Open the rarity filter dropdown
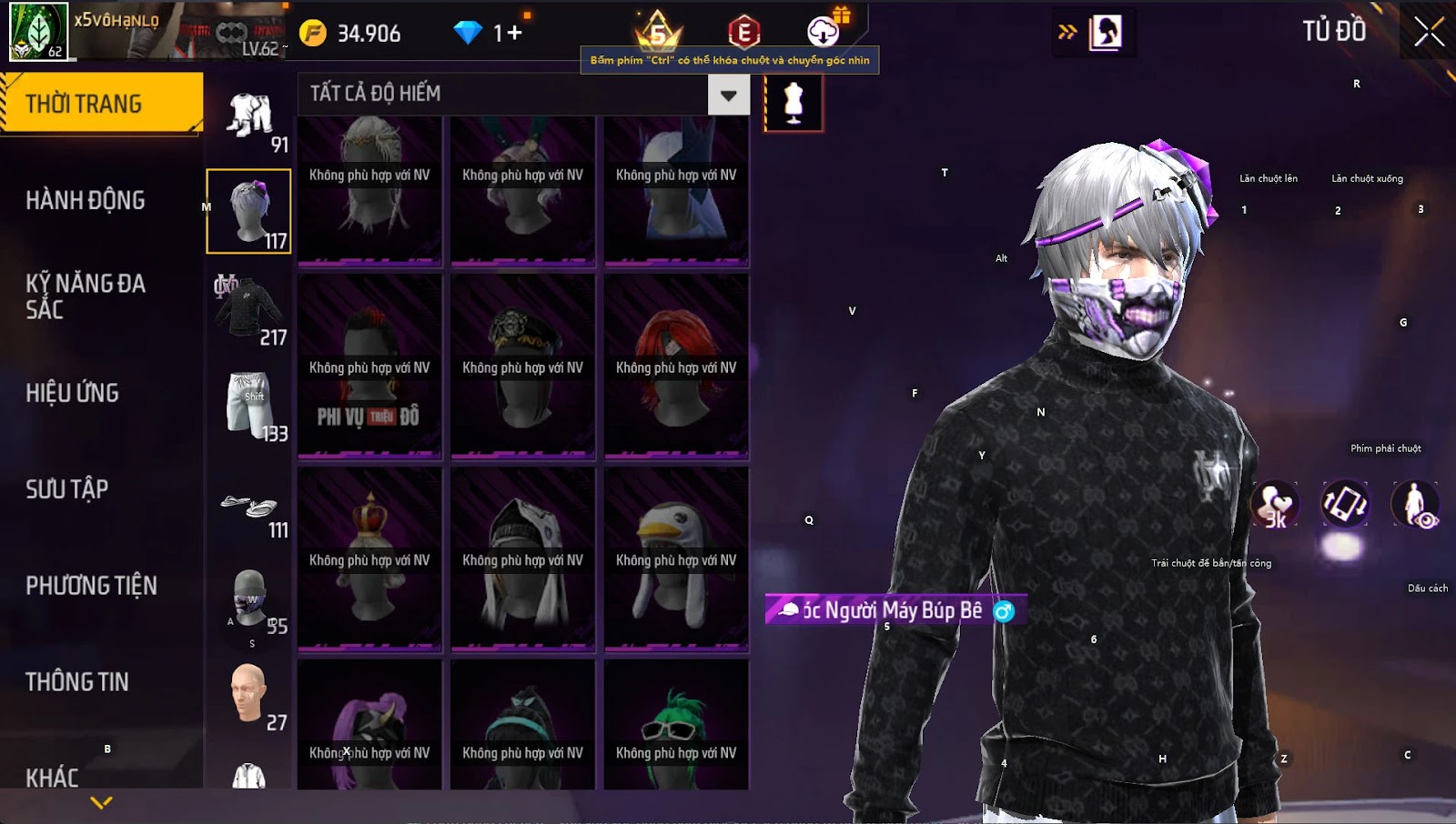1456x824 pixels. tap(728, 95)
